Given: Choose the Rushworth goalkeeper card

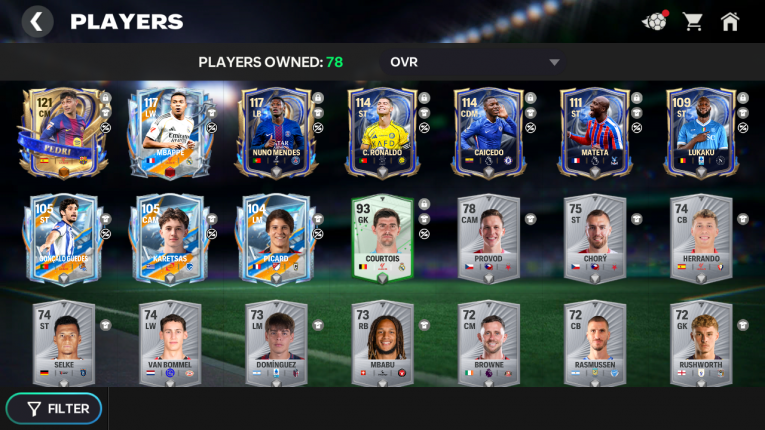Looking at the screenshot, I should (701, 342).
